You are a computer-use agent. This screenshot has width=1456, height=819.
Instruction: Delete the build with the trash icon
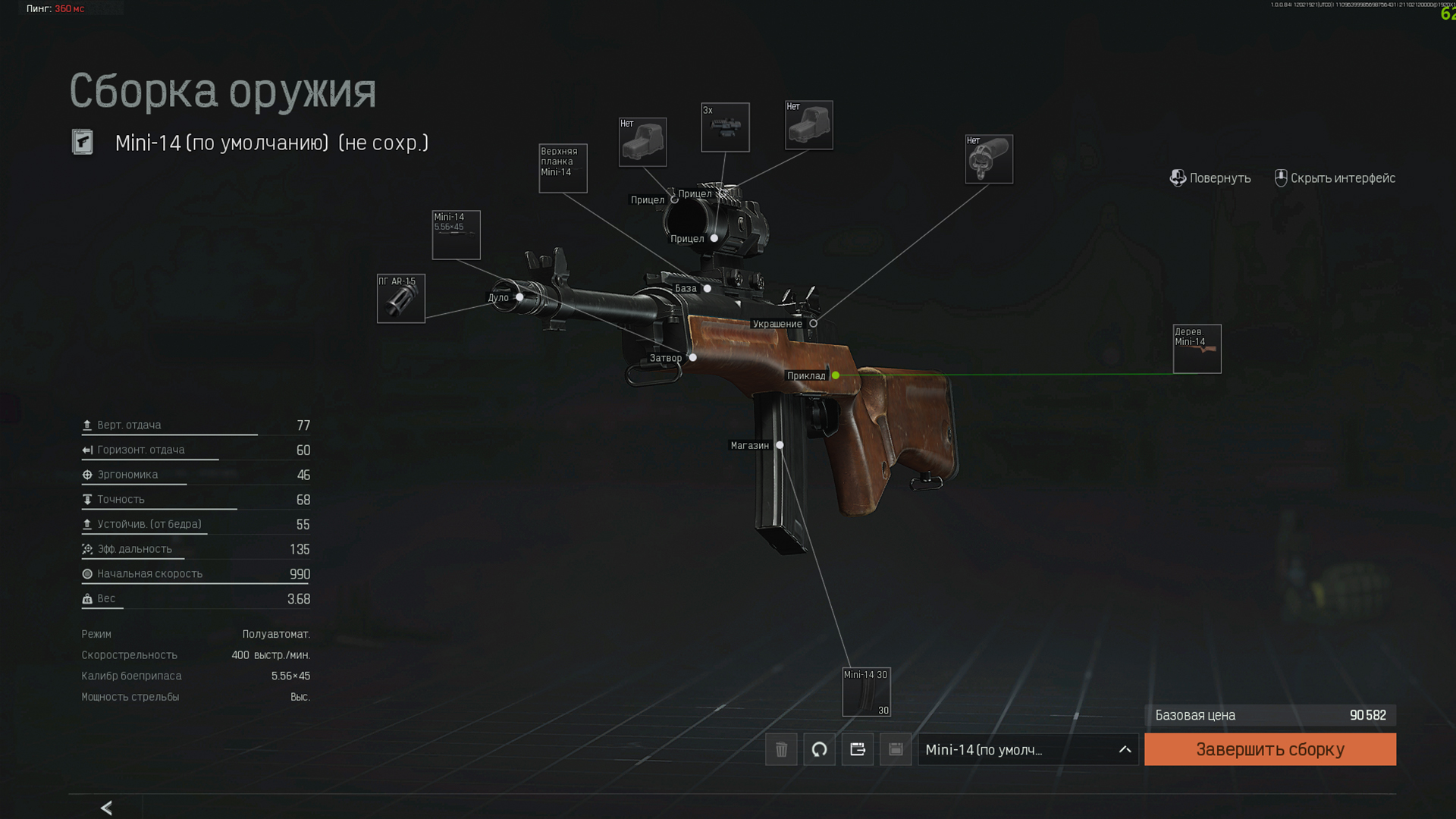point(781,749)
